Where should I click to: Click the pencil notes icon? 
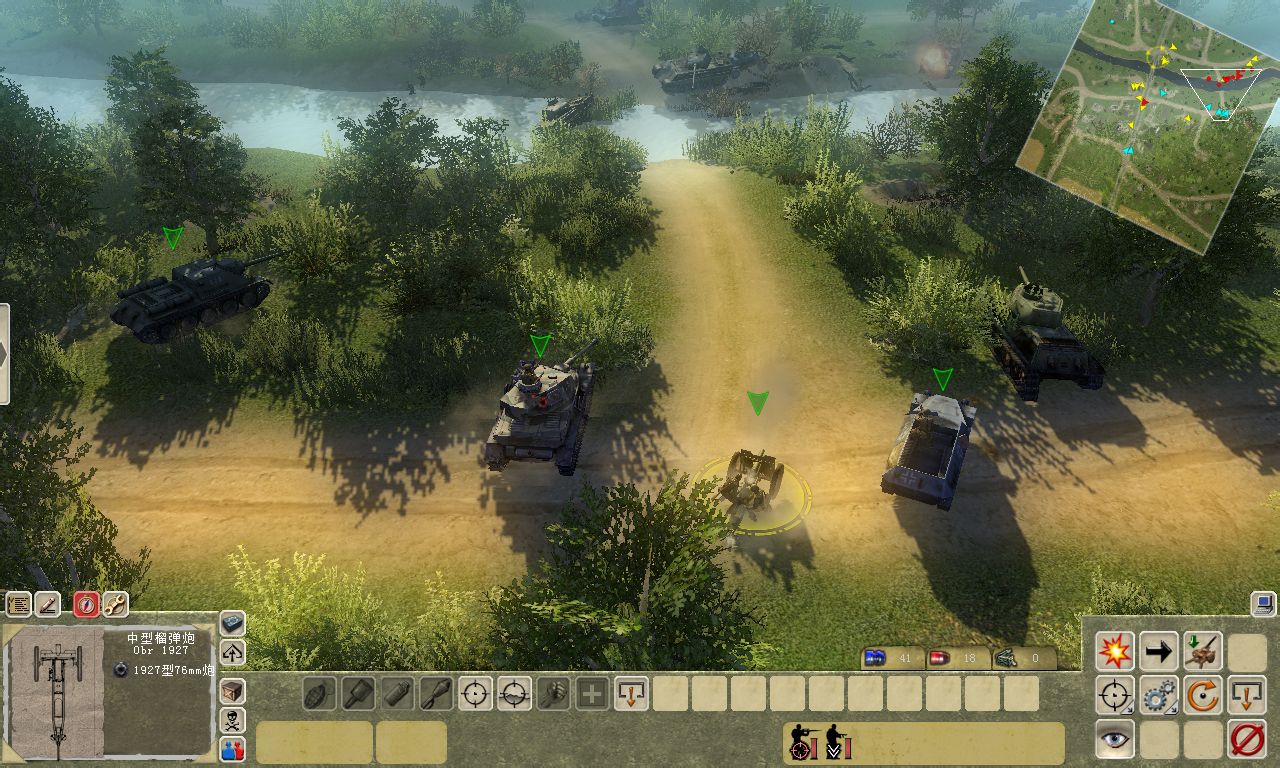47,604
